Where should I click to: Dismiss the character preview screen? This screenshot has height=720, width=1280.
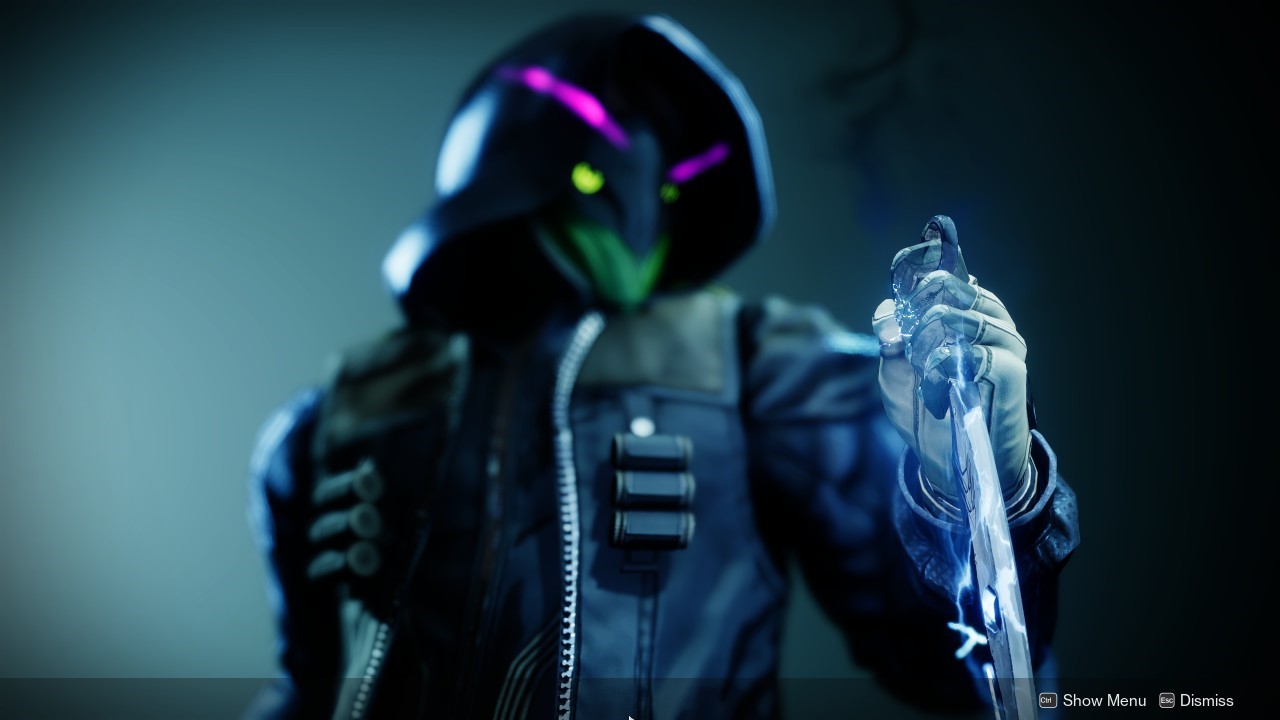[x=1205, y=701]
